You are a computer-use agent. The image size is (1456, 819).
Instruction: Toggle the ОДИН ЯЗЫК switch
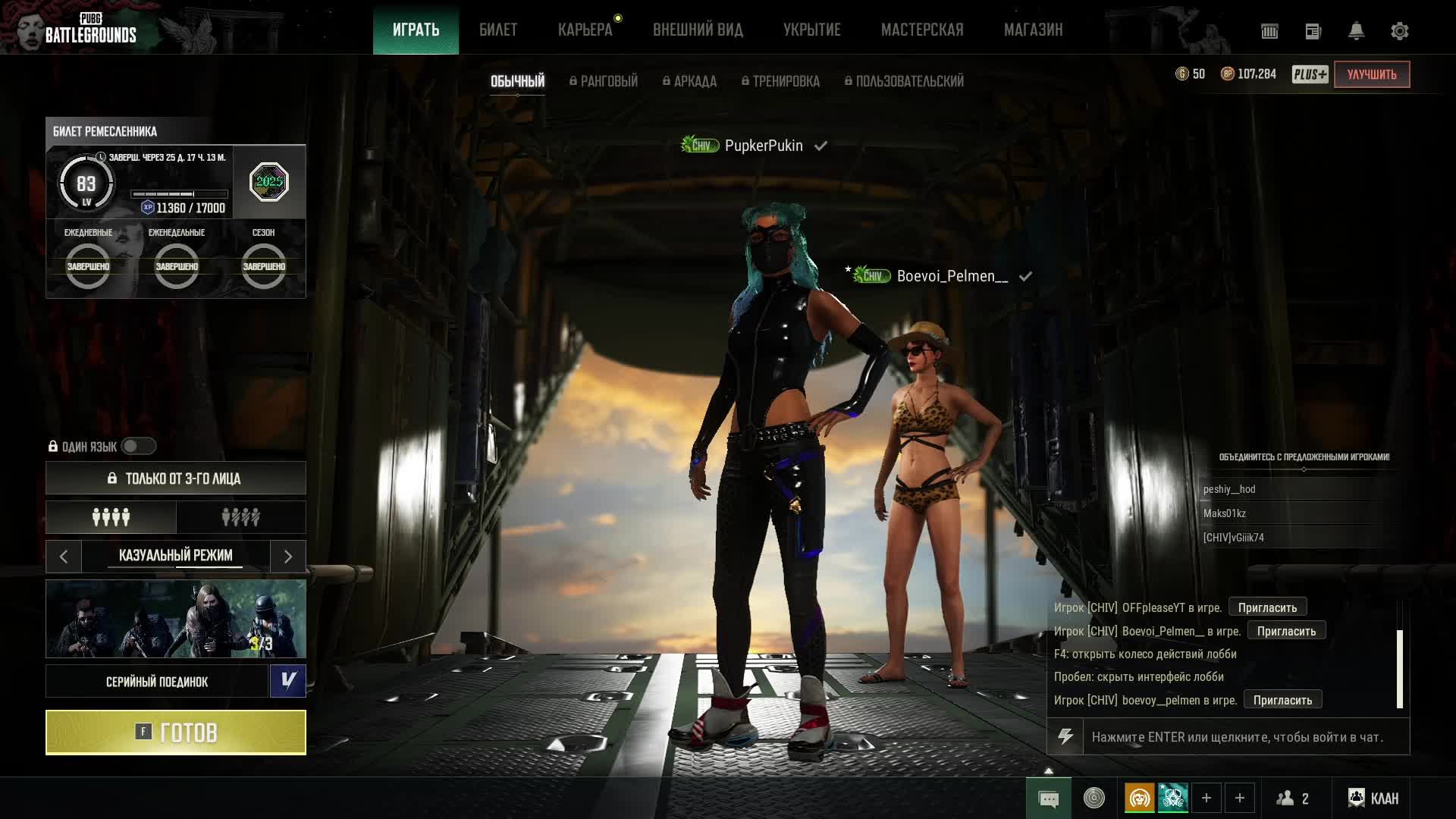pyautogui.click(x=138, y=447)
